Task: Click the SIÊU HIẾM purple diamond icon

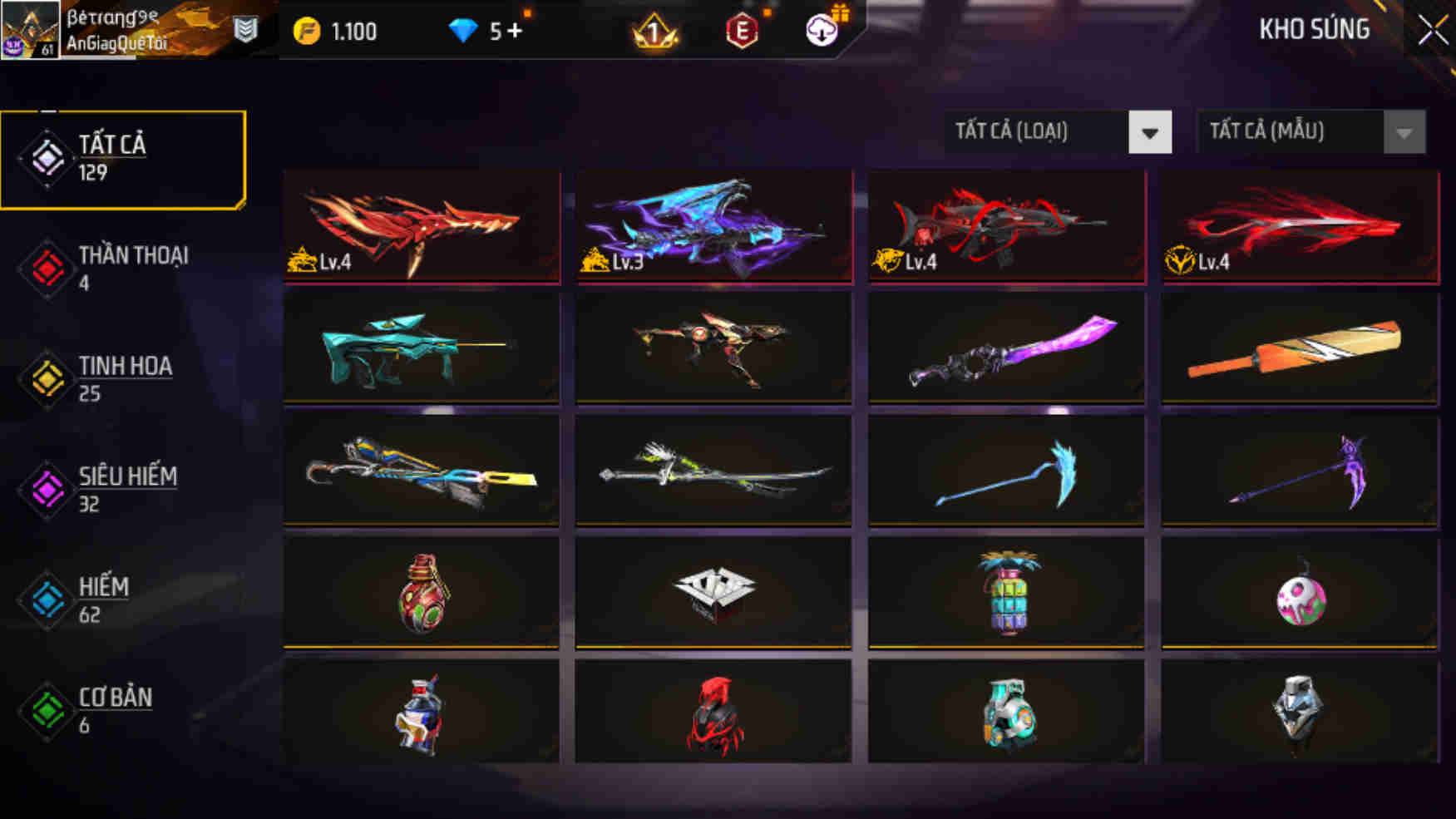Action: 47,487
